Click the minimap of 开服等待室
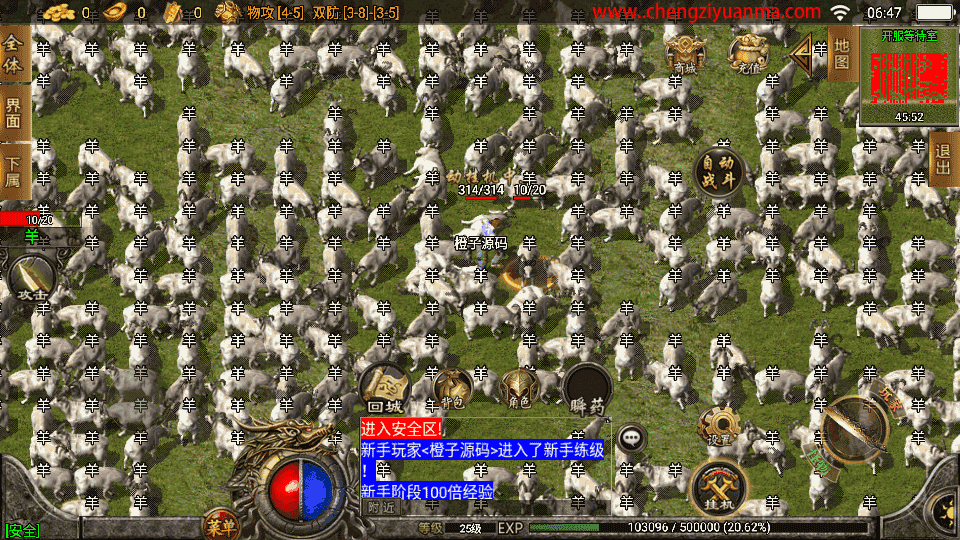The width and height of the screenshot is (960, 540). coord(908,77)
